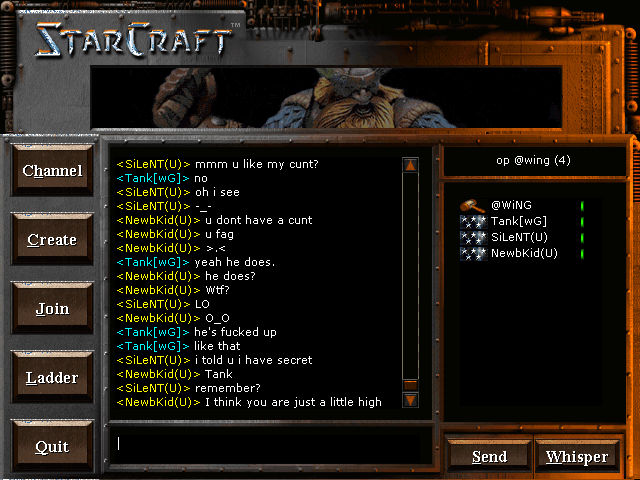Click the chat scroll up arrow
This screenshot has height=480, width=640.
point(410,165)
